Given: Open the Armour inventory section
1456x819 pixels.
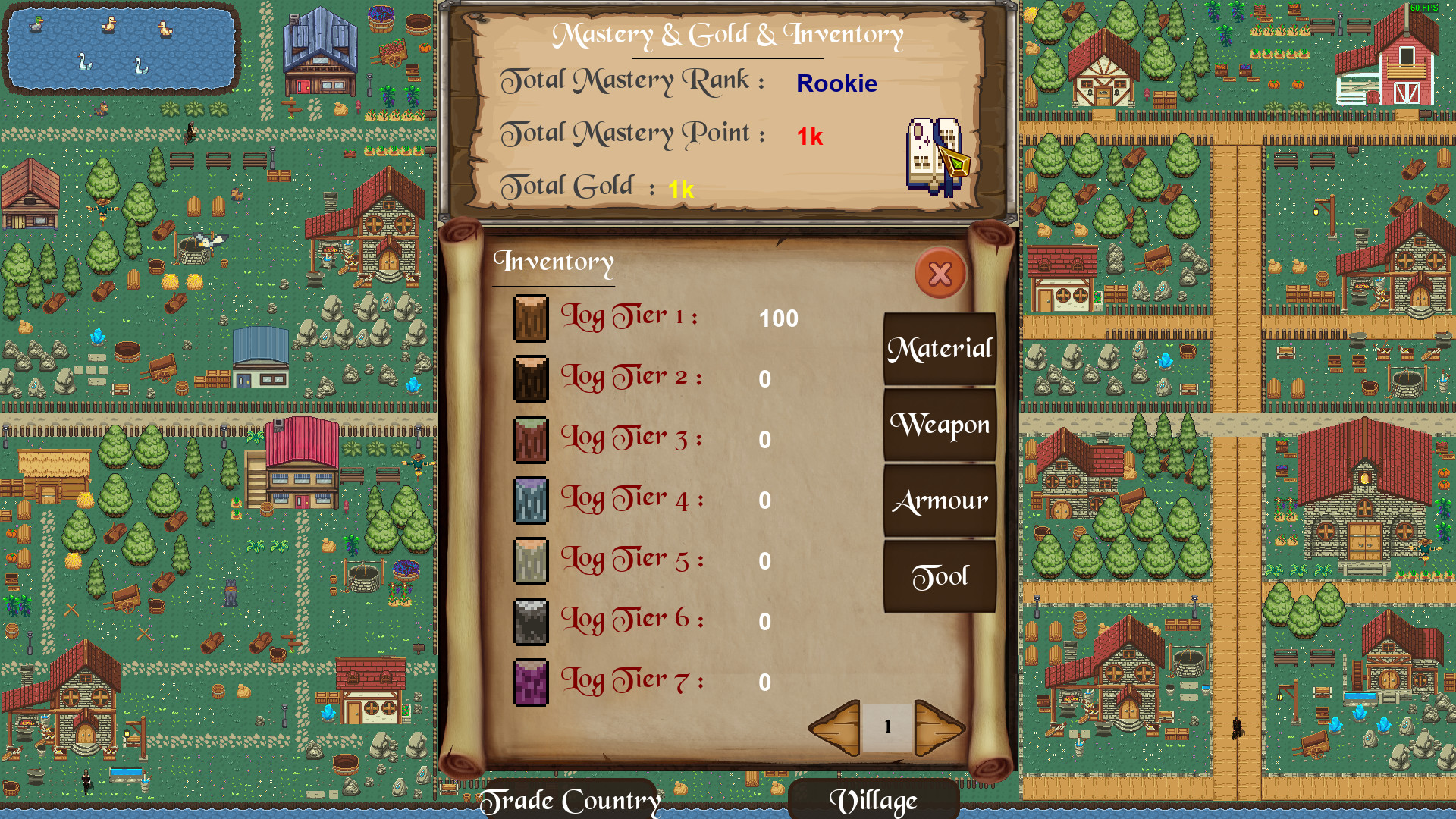Looking at the screenshot, I should 940,500.
